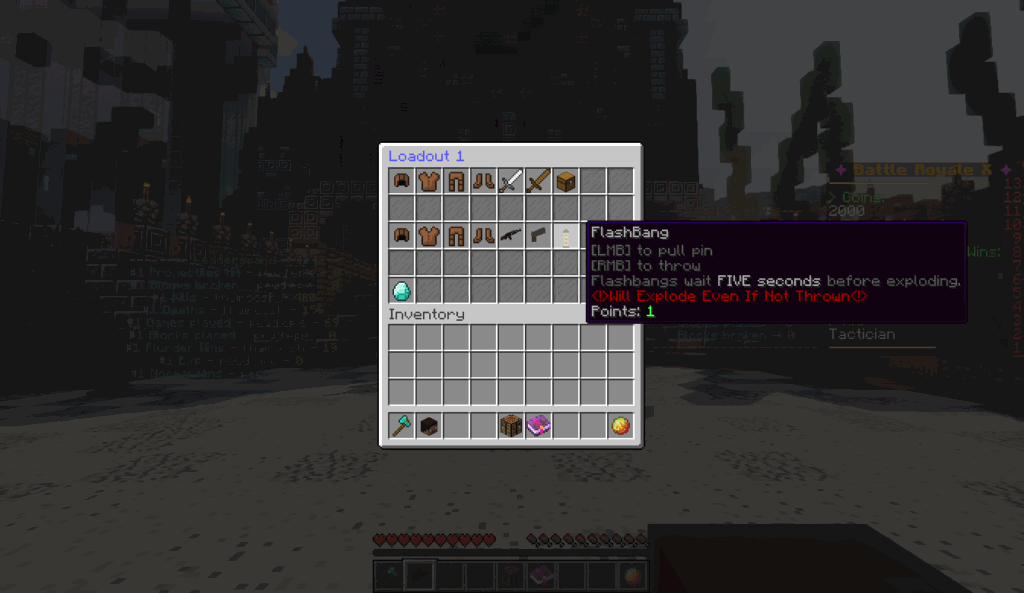Select the pistol in the loadout
This screenshot has width=1024, height=593.
point(539,236)
